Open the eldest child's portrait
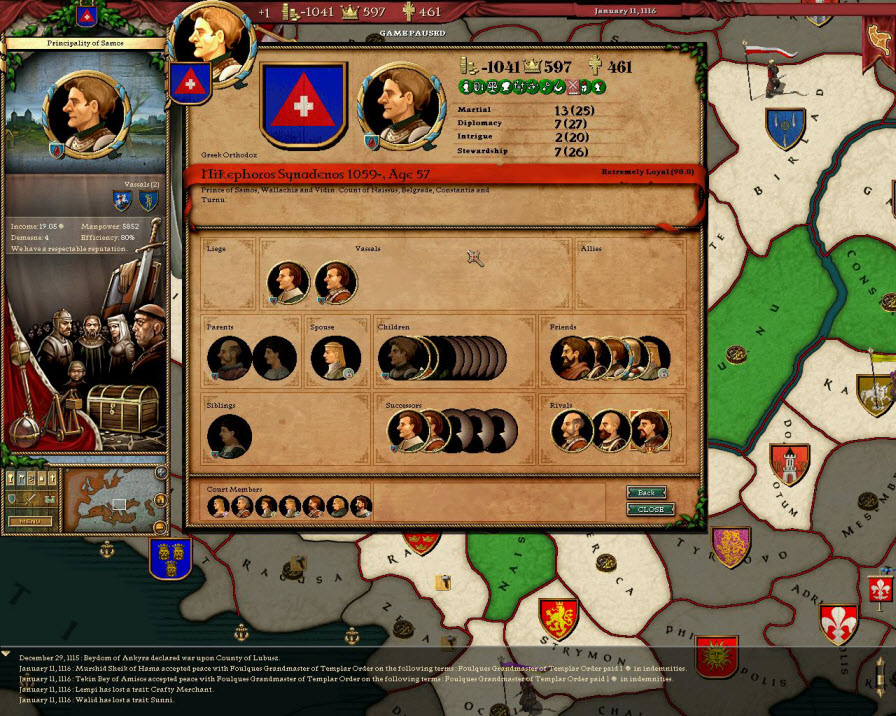The width and height of the screenshot is (896, 716). 398,358
